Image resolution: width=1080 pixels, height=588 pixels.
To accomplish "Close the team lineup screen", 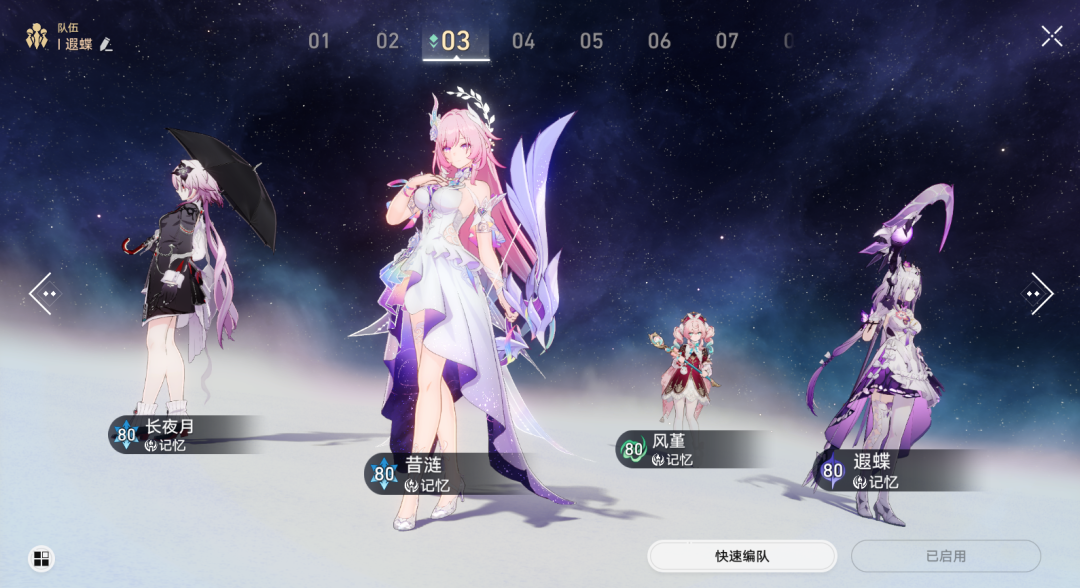I will click(1052, 37).
